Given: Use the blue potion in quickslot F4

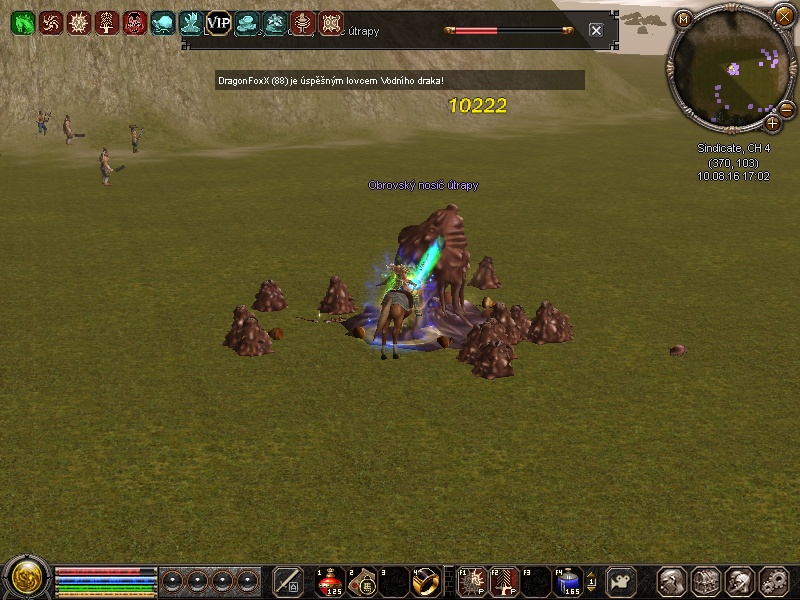Looking at the screenshot, I should (569, 581).
